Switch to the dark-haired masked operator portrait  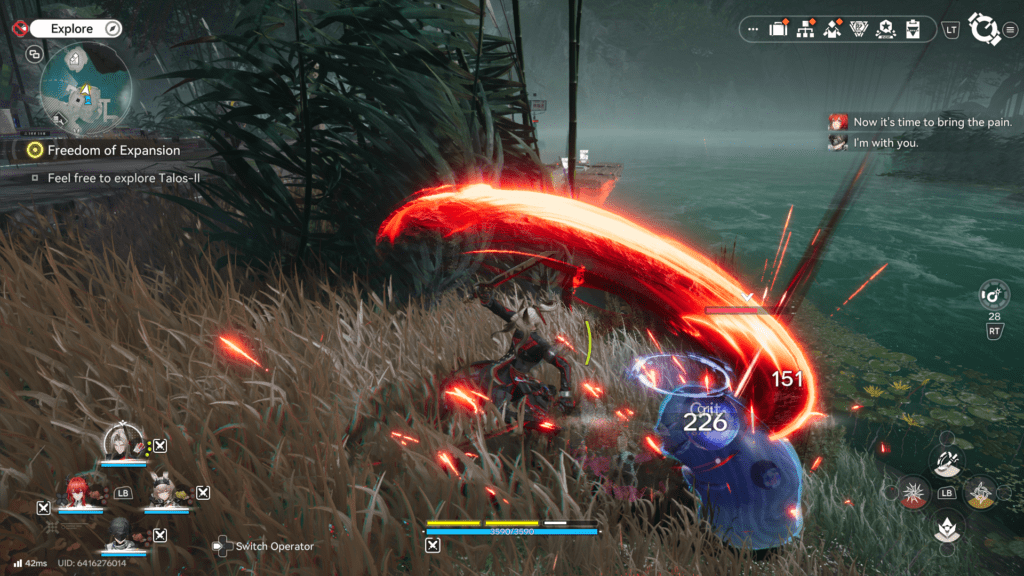click(x=120, y=533)
